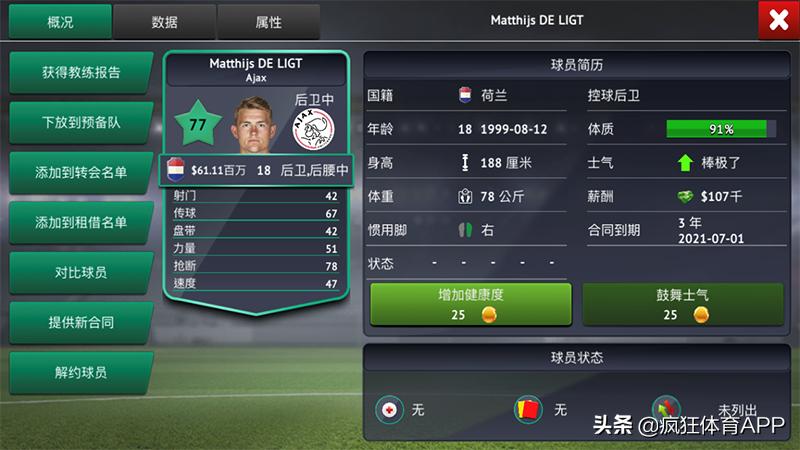
Task: Raise morale using 鼓舞士气 button
Action: [684, 304]
